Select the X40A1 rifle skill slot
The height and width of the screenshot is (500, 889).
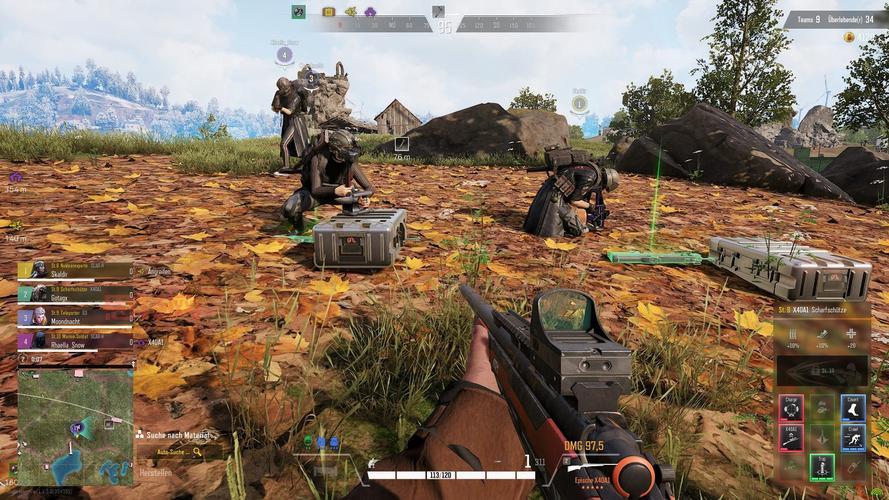[x=792, y=437]
